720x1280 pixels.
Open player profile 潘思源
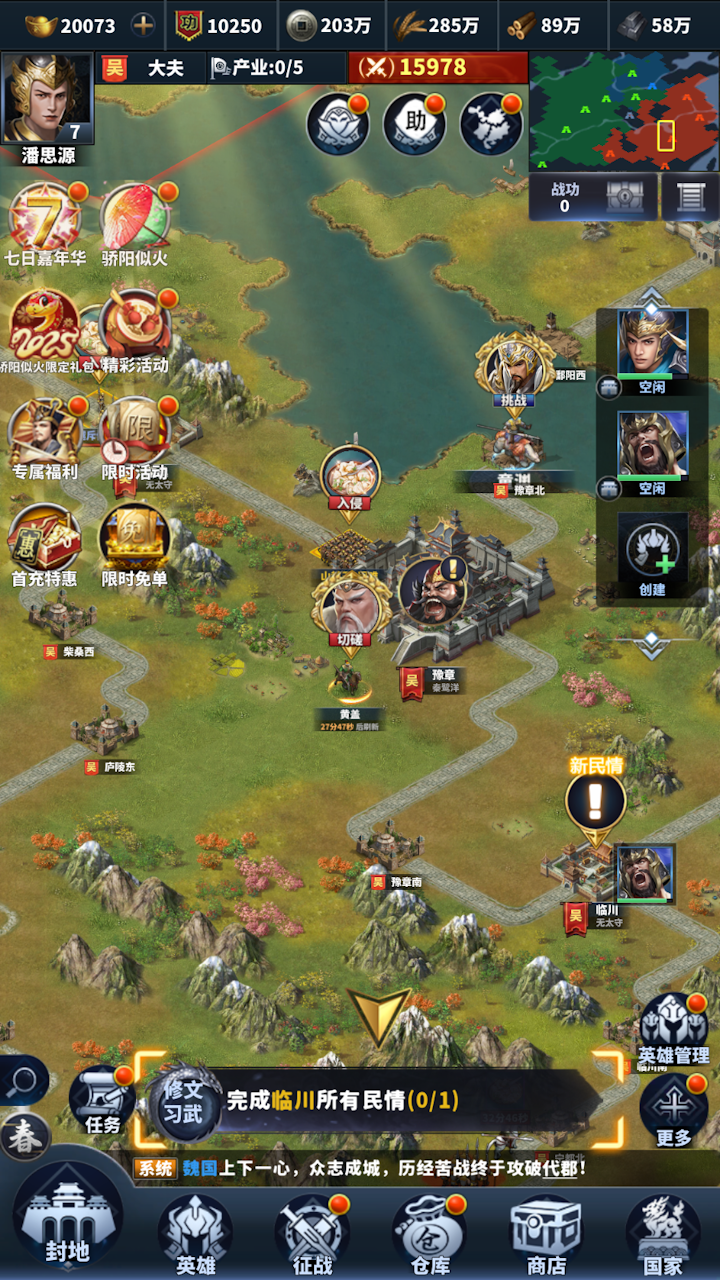[48, 101]
